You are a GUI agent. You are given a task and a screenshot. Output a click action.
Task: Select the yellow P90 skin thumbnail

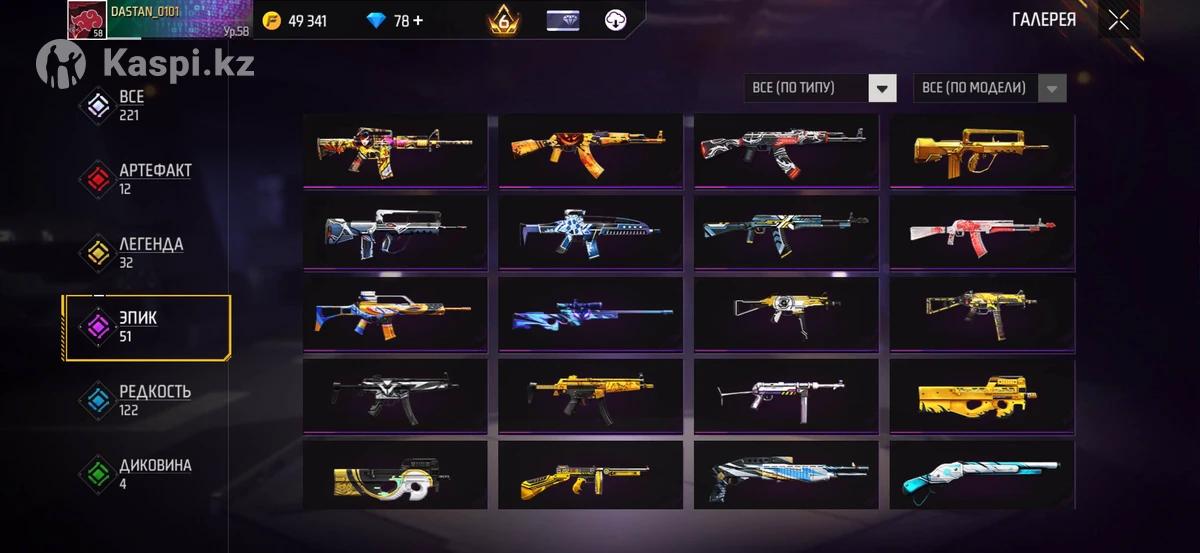point(982,396)
